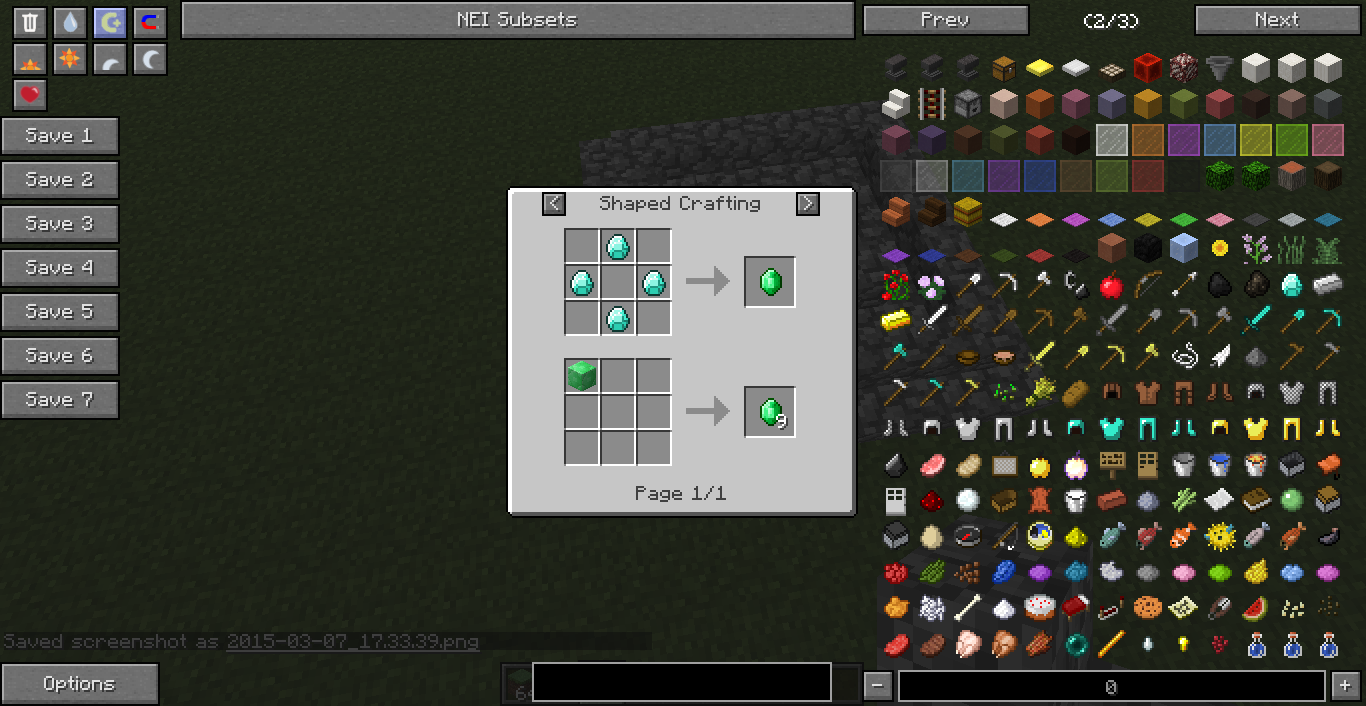
Task: Open the NEI Subsets dropdown
Action: click(517, 20)
